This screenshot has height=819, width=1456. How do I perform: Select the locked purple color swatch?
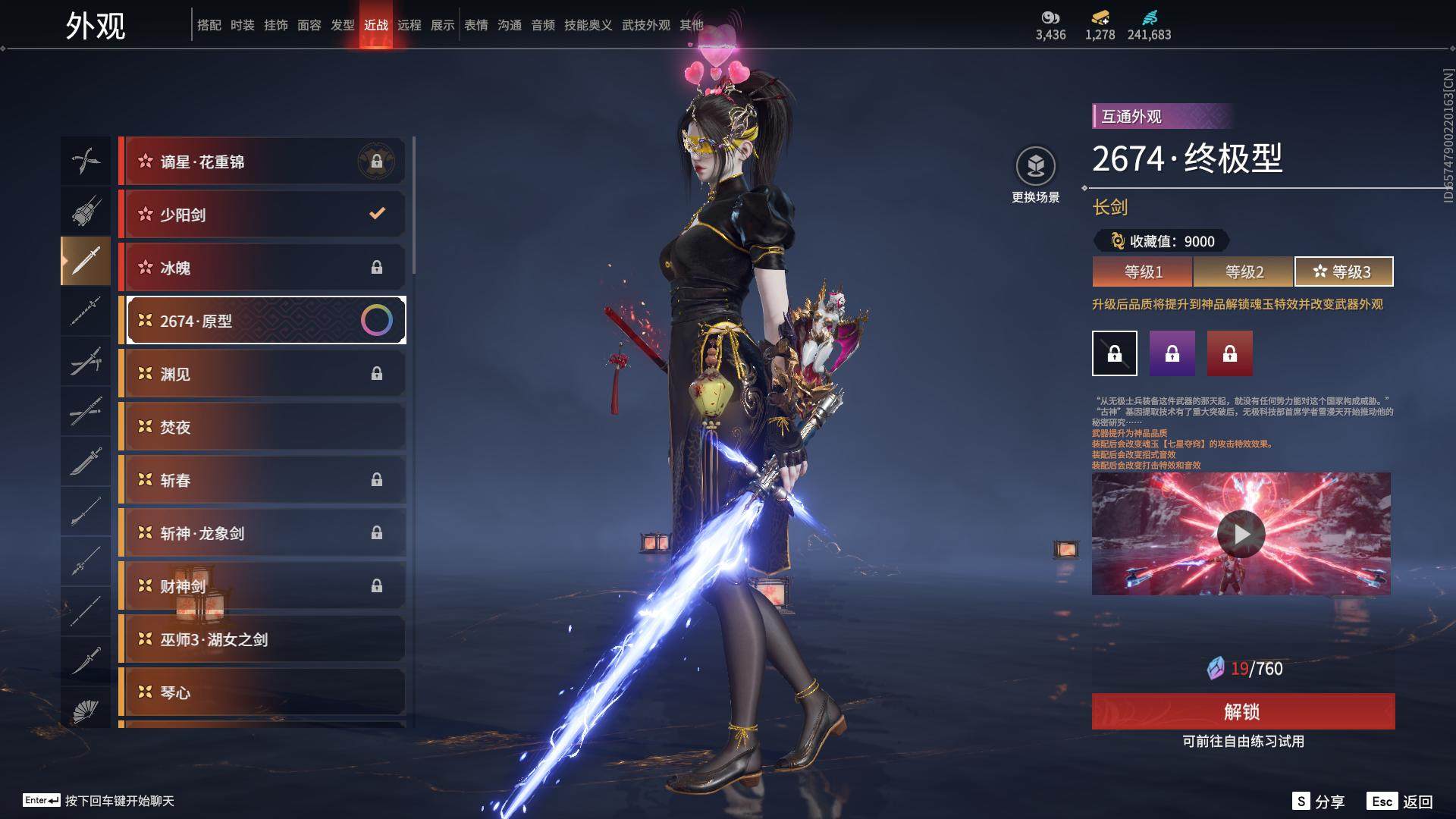pos(1172,353)
